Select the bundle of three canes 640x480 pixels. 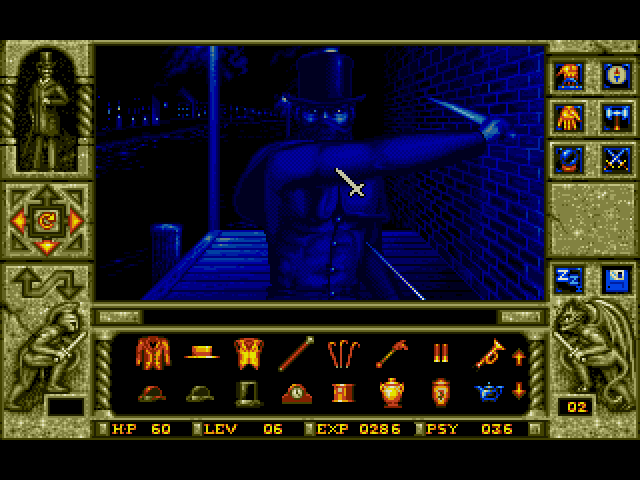(345, 352)
